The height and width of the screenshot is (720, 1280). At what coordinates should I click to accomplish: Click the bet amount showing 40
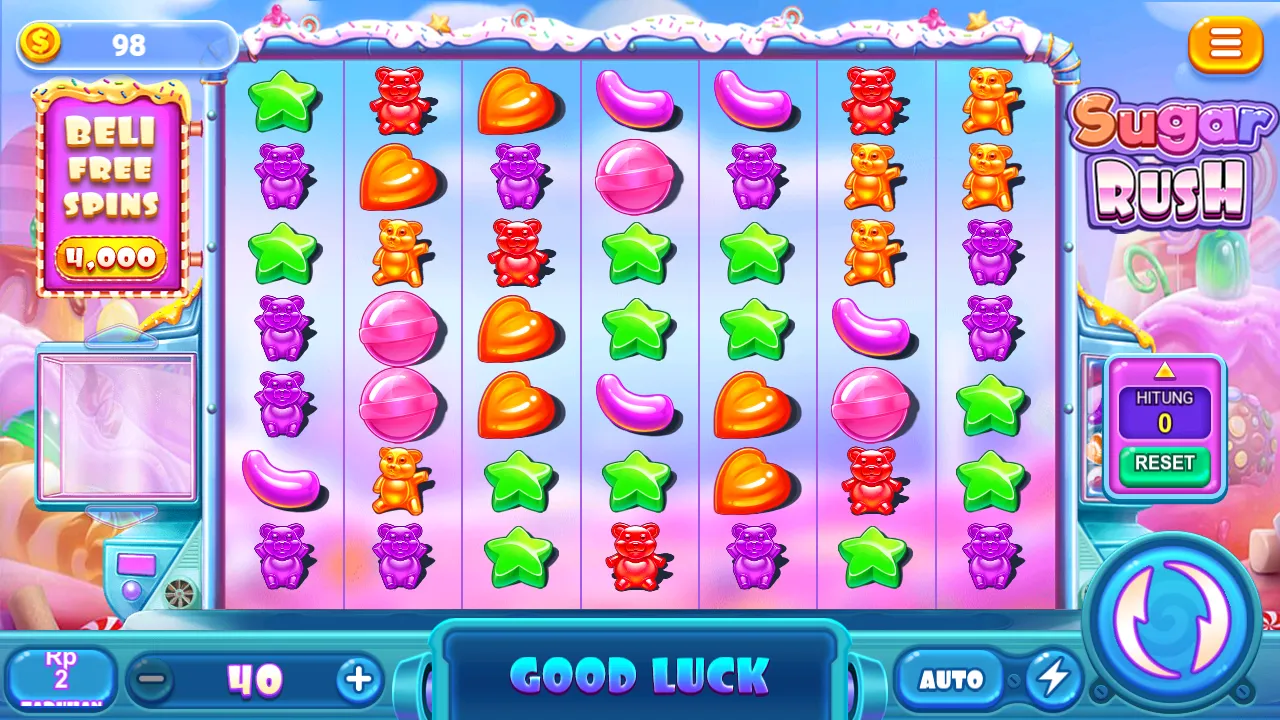pos(255,678)
